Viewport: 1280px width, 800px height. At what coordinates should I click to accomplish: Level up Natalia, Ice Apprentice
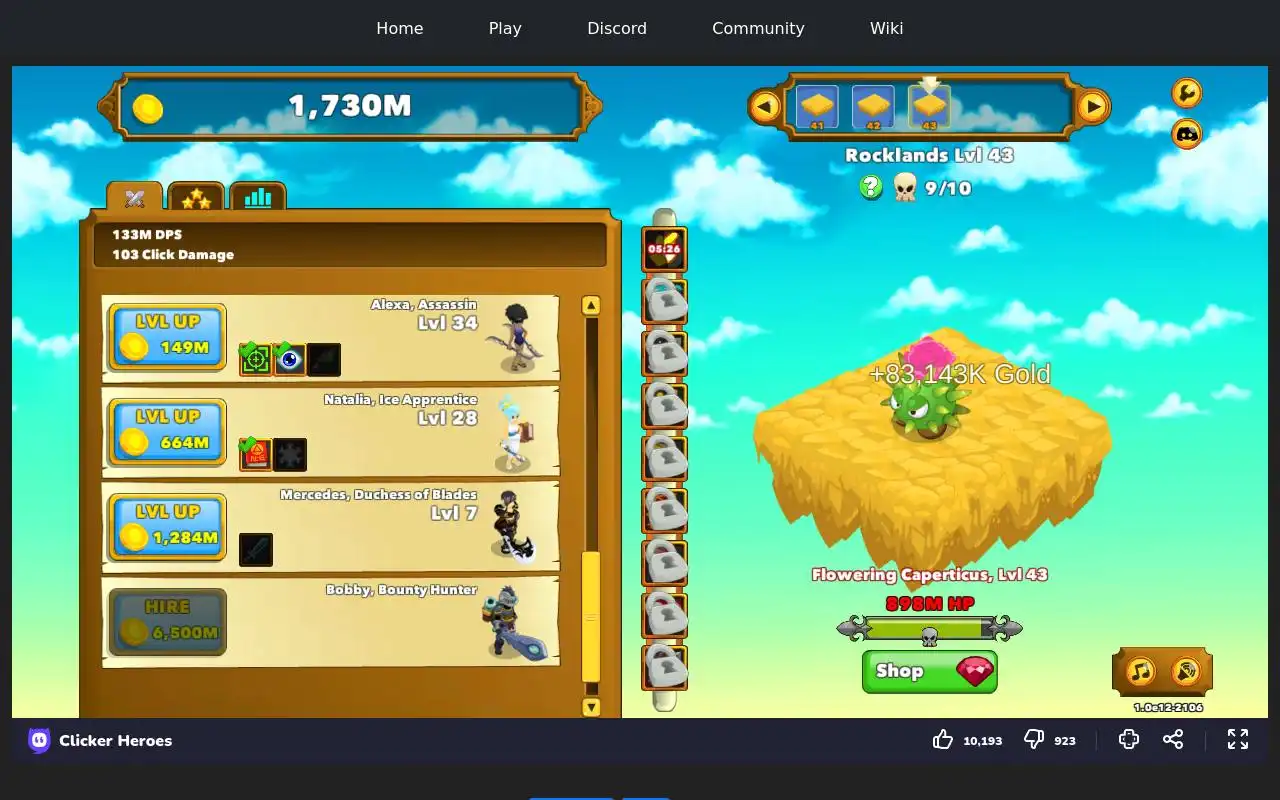click(x=167, y=432)
